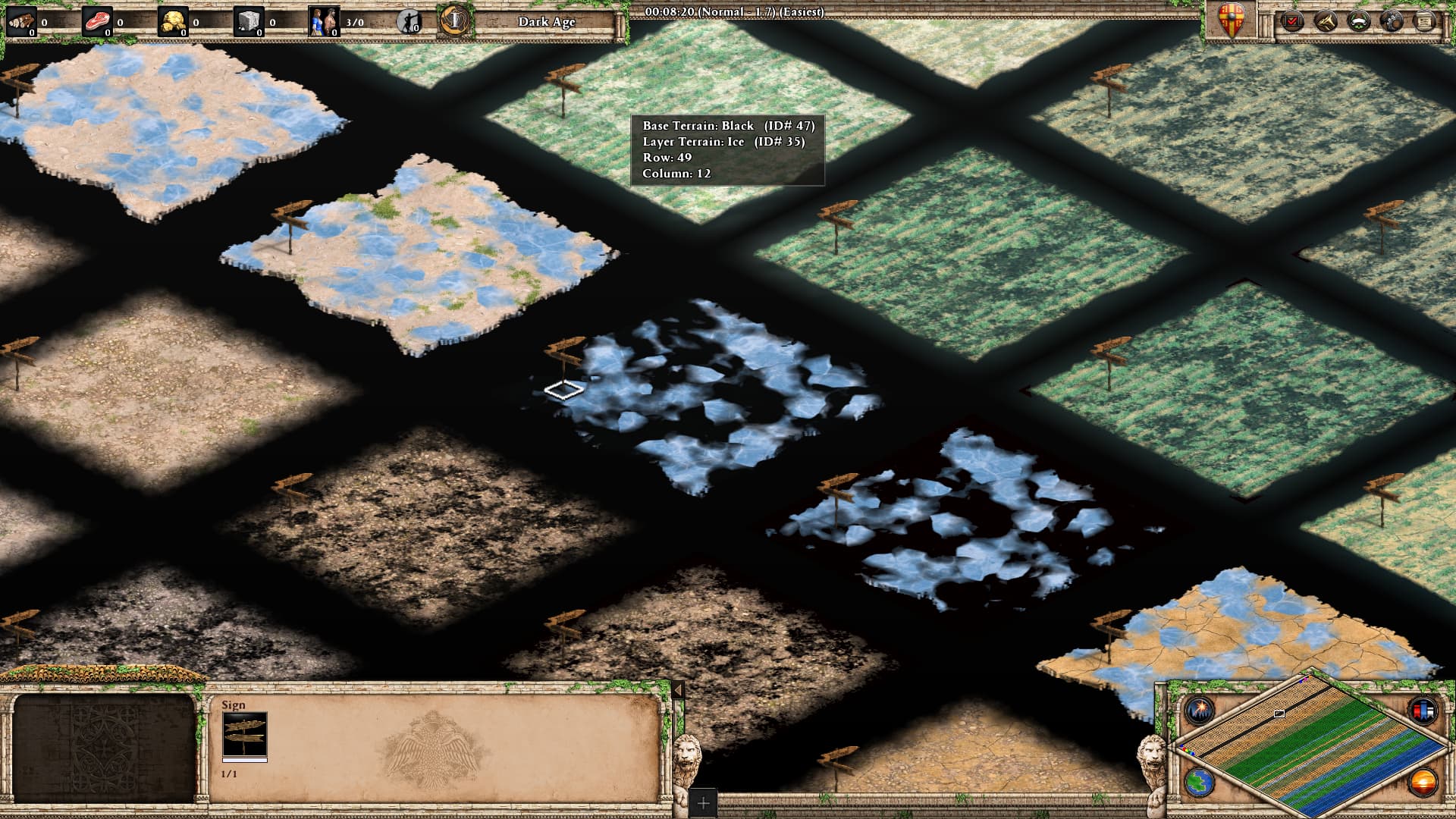The image size is (1456, 819).
Task: Click the Dark Age emblem icon
Action: pyautogui.click(x=453, y=20)
